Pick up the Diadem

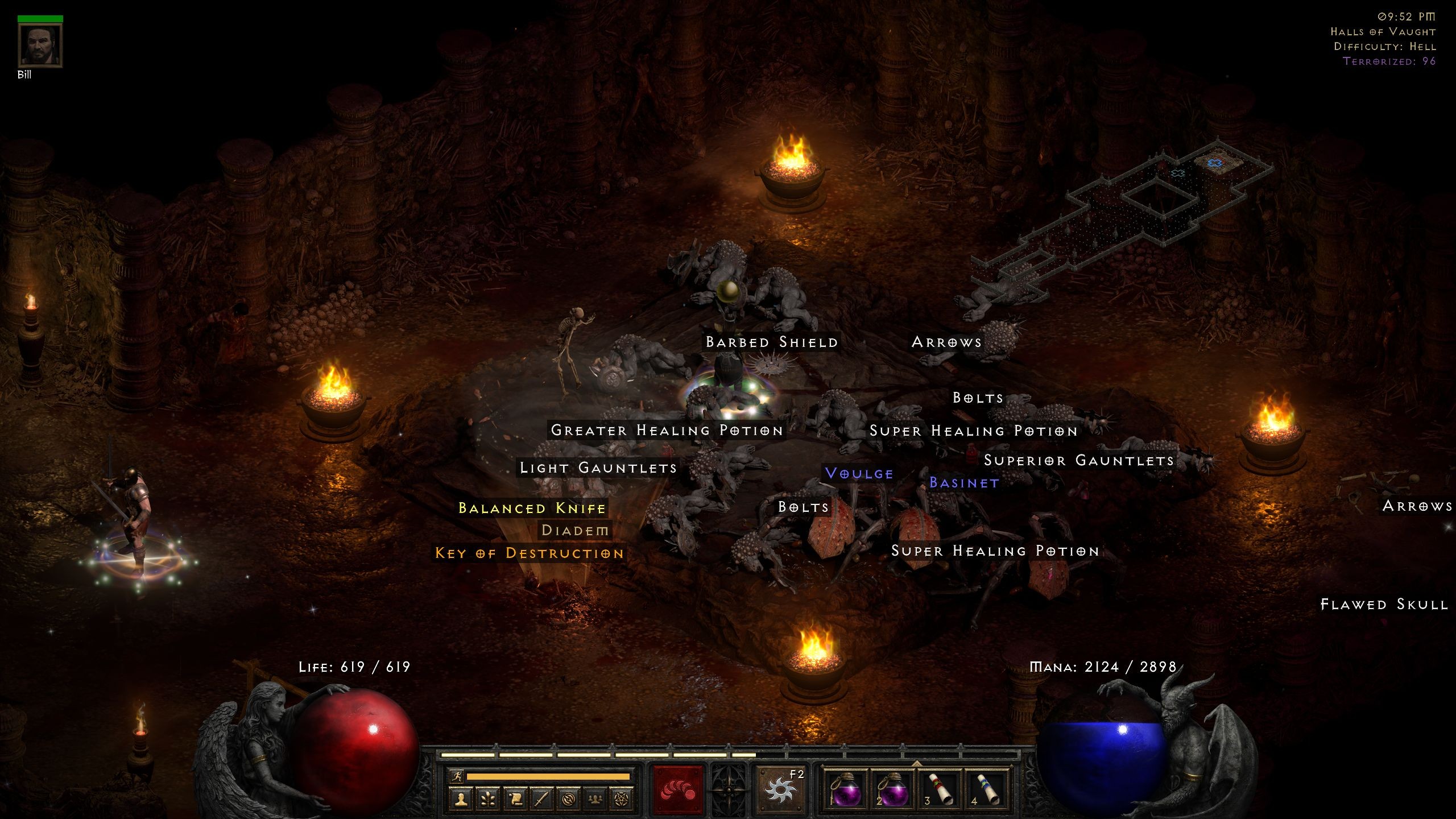576,531
